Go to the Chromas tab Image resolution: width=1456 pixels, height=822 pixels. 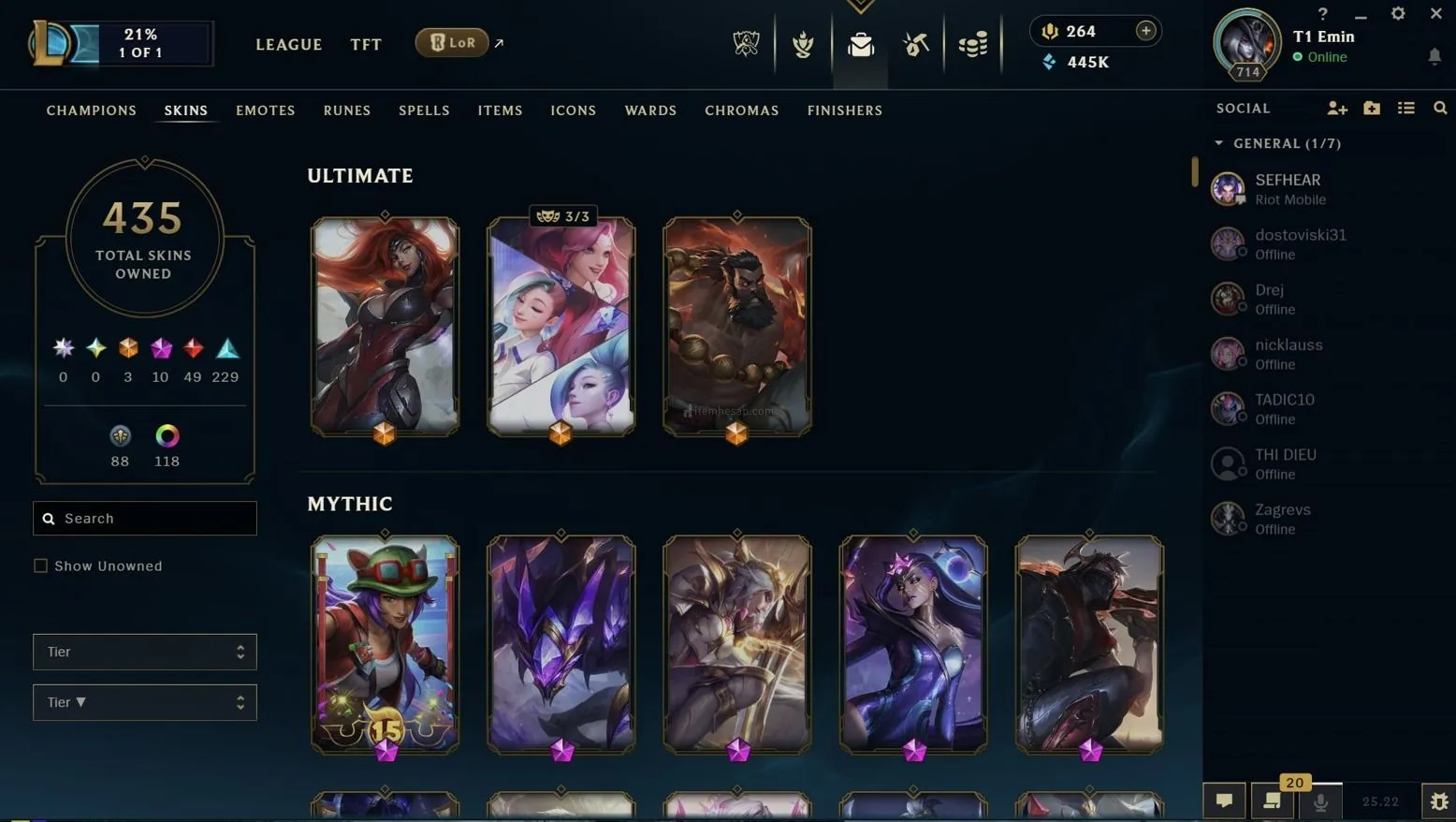click(x=741, y=110)
